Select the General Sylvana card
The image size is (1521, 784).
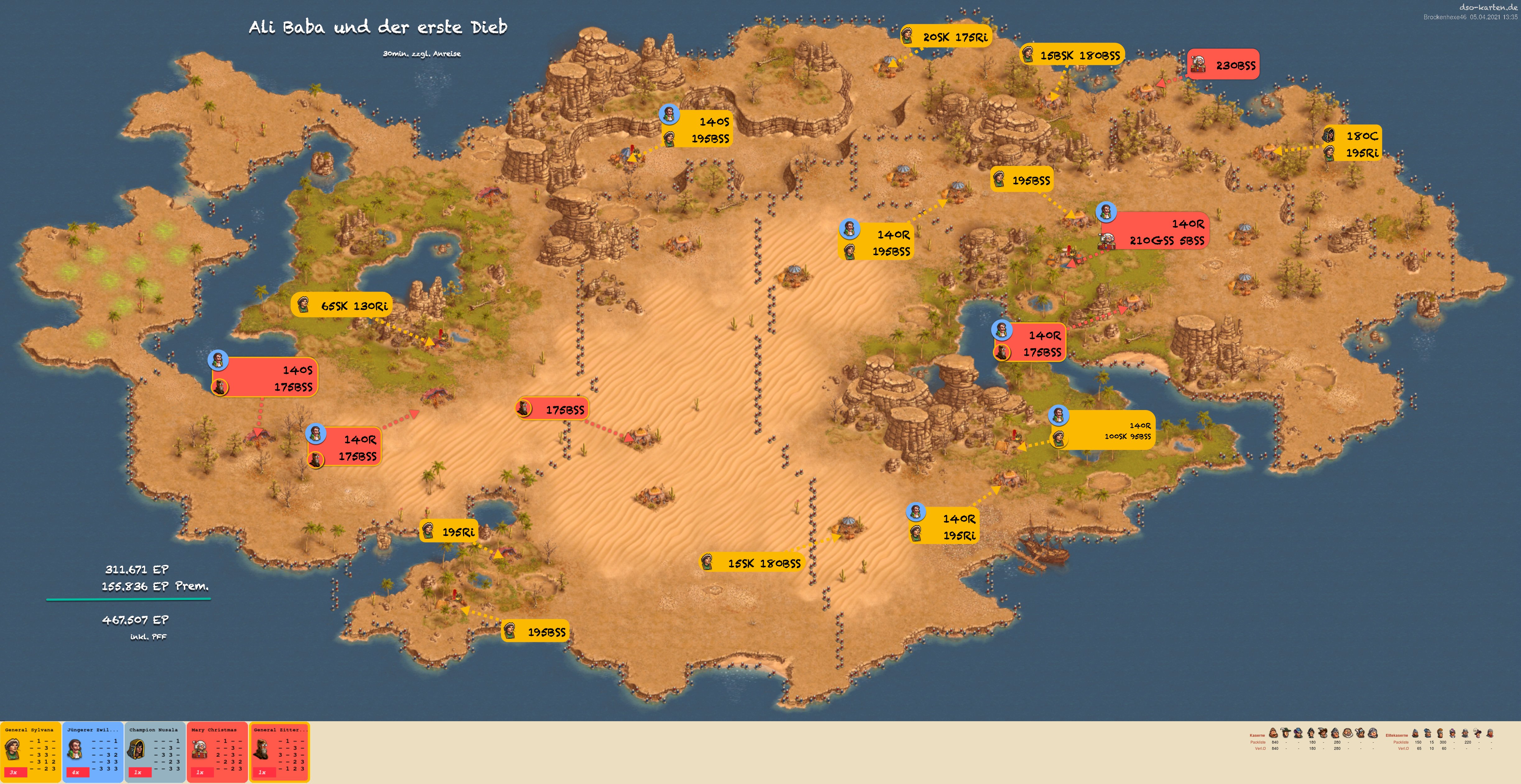(x=30, y=752)
